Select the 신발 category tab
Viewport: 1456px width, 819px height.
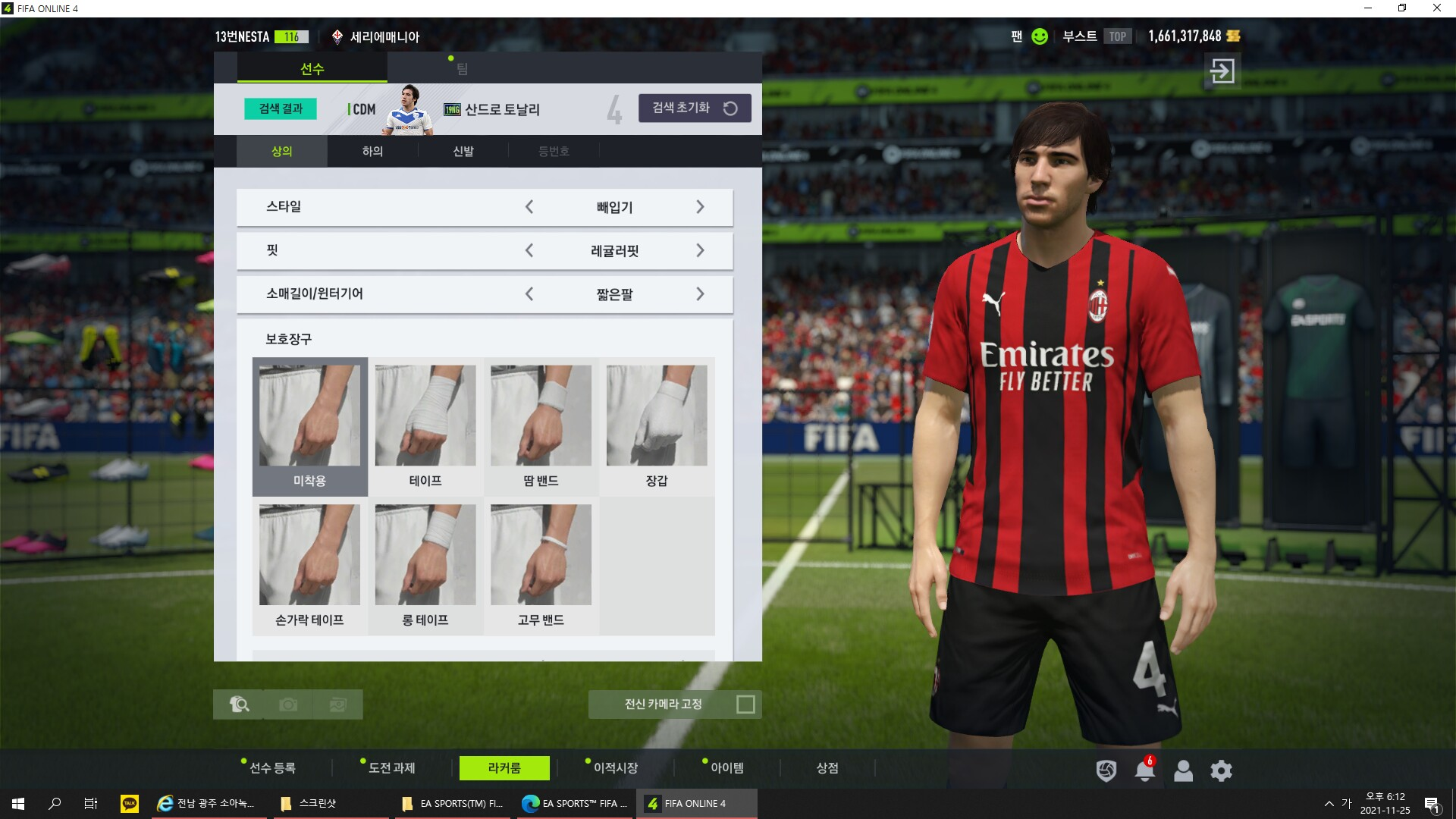coord(463,151)
